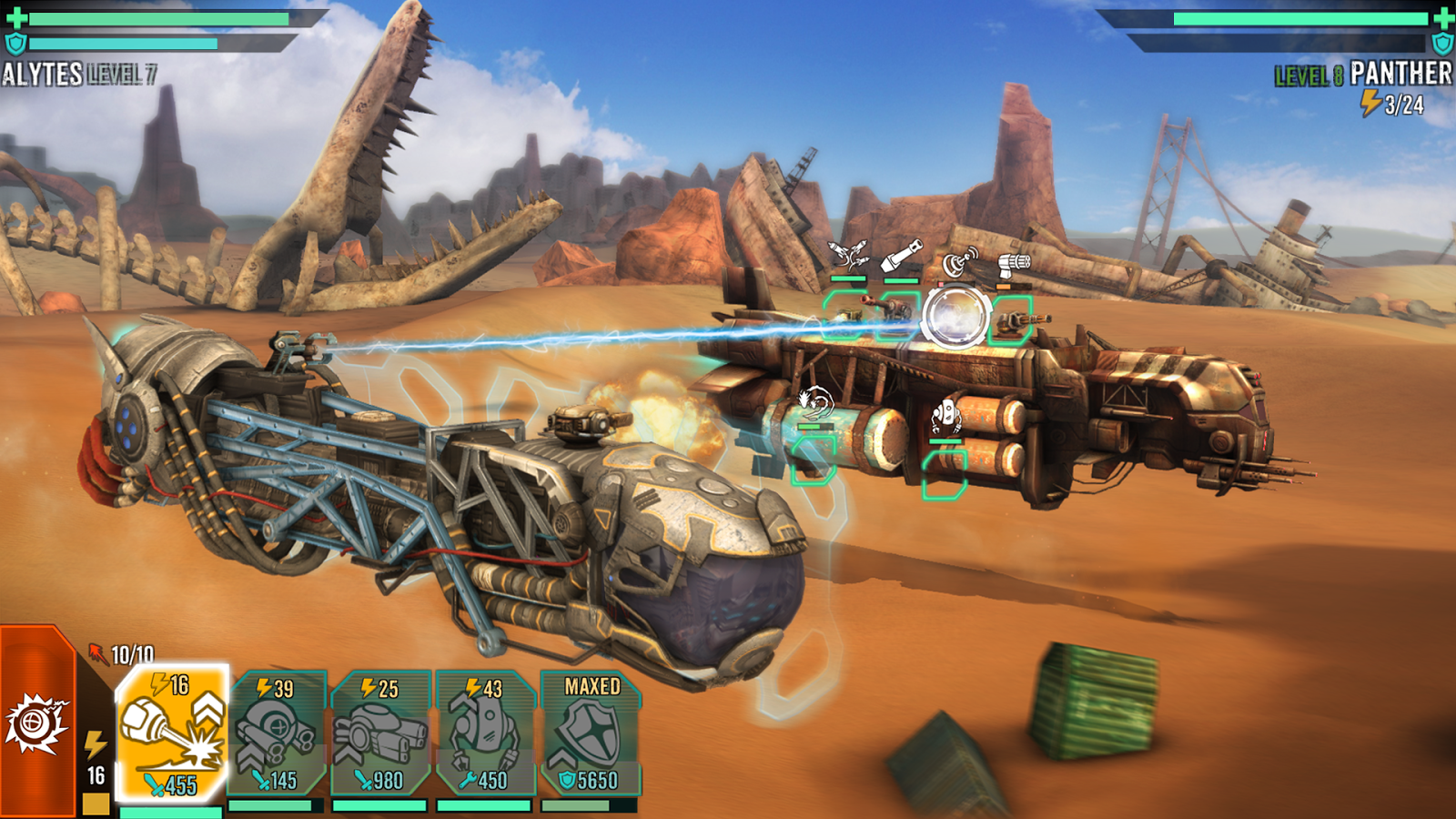The image size is (1456, 819).
Task: Target the enemy flamethrower module marker
Action: point(814,458)
